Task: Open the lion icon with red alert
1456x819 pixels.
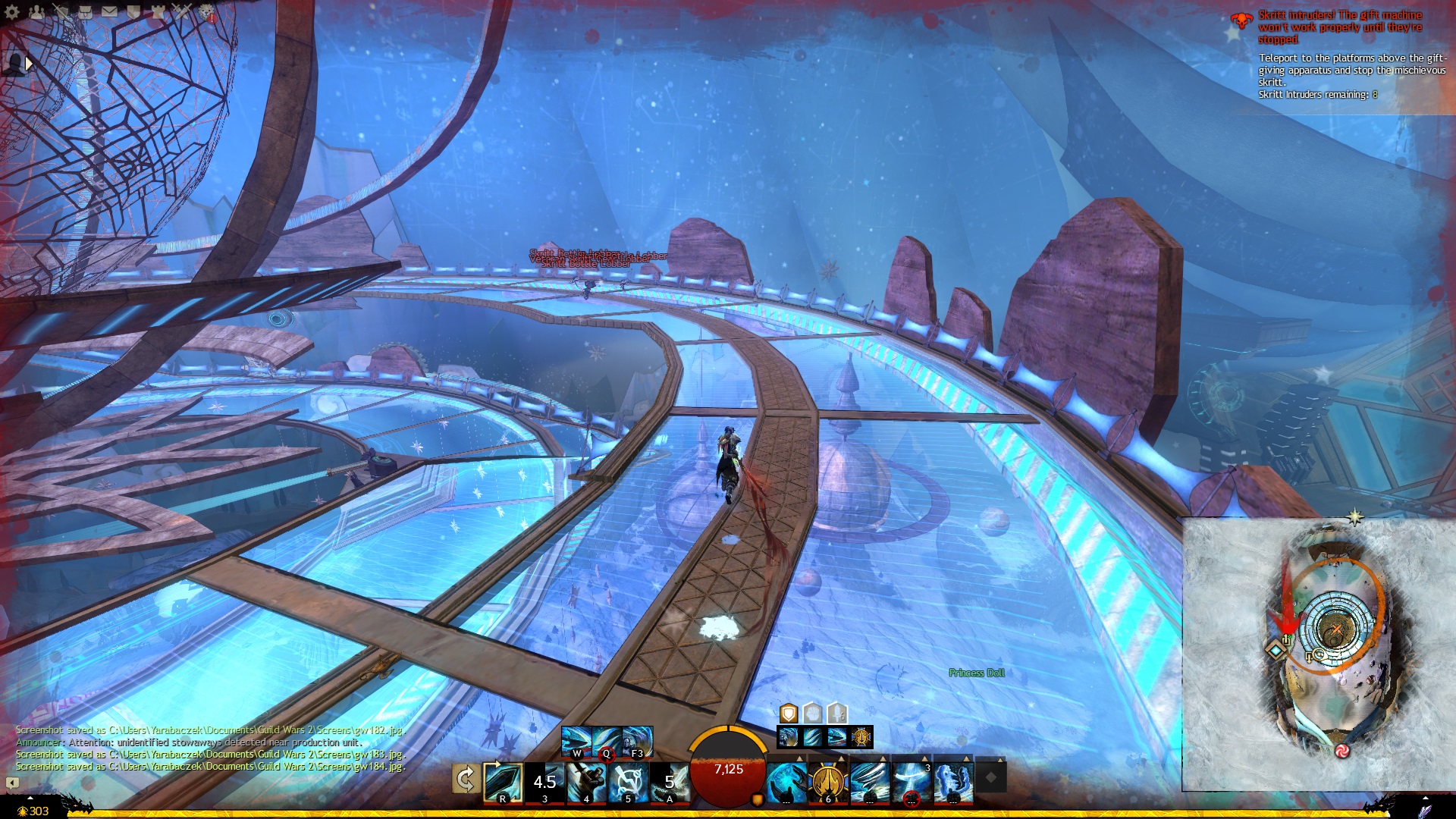Action: [206, 11]
